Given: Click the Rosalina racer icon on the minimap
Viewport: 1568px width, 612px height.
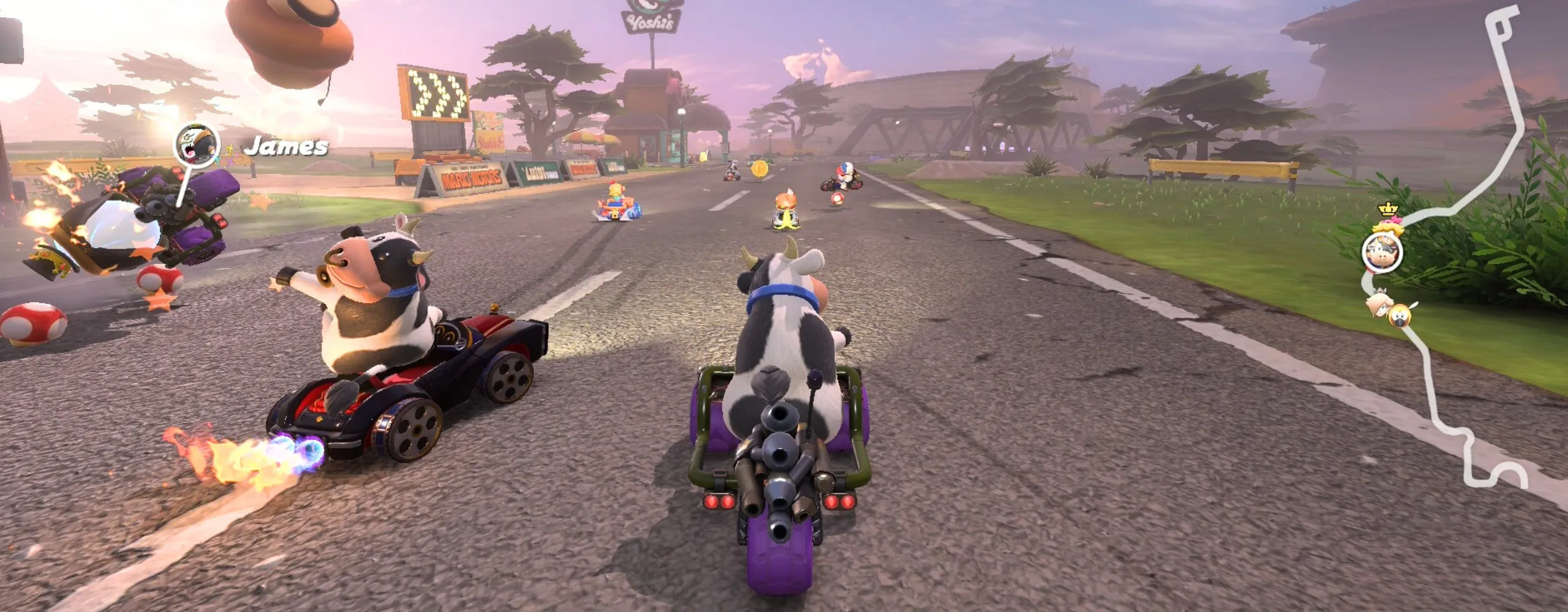Looking at the screenshot, I should (1380, 303).
